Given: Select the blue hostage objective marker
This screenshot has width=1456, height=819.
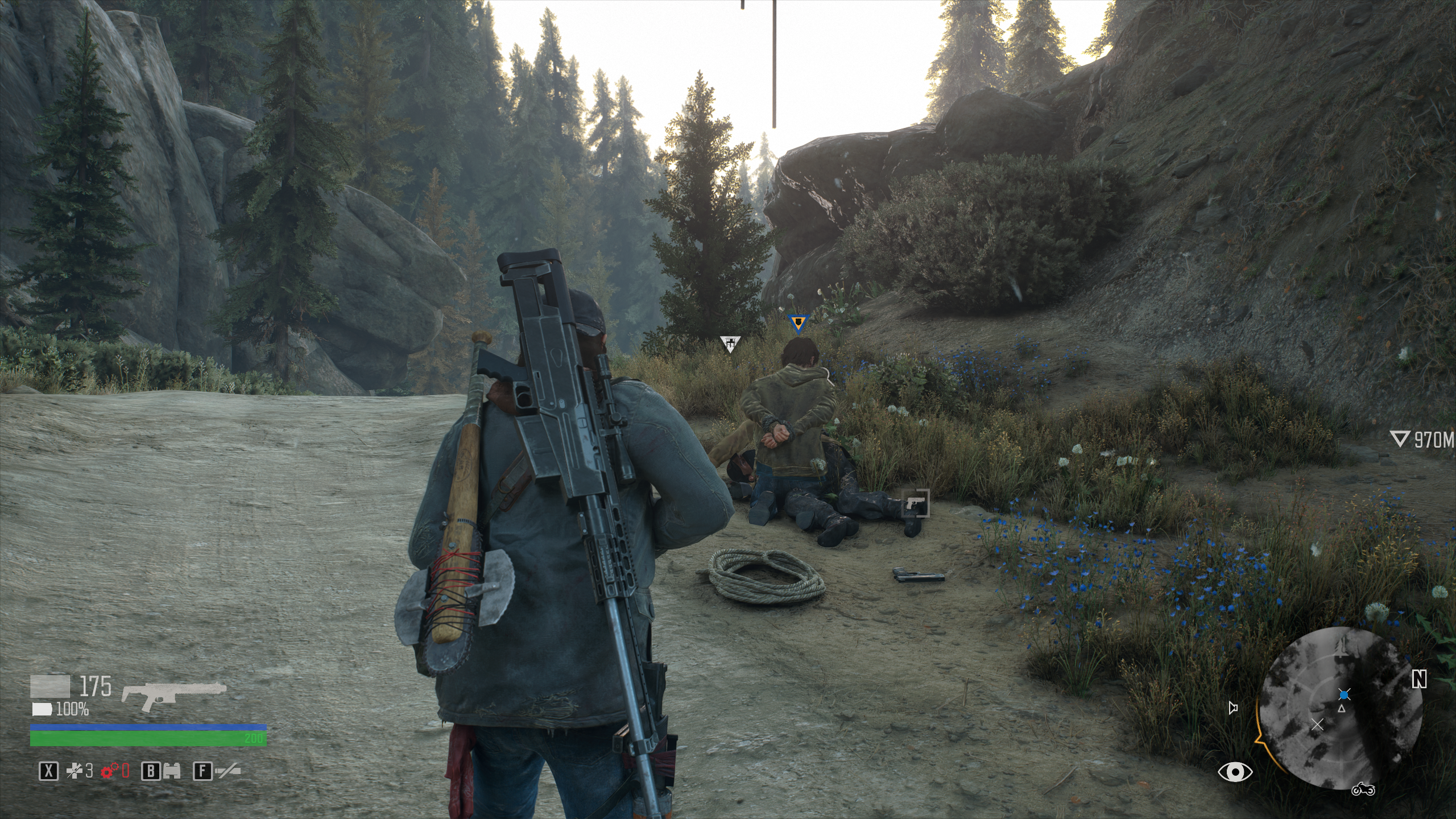Looking at the screenshot, I should [799, 324].
